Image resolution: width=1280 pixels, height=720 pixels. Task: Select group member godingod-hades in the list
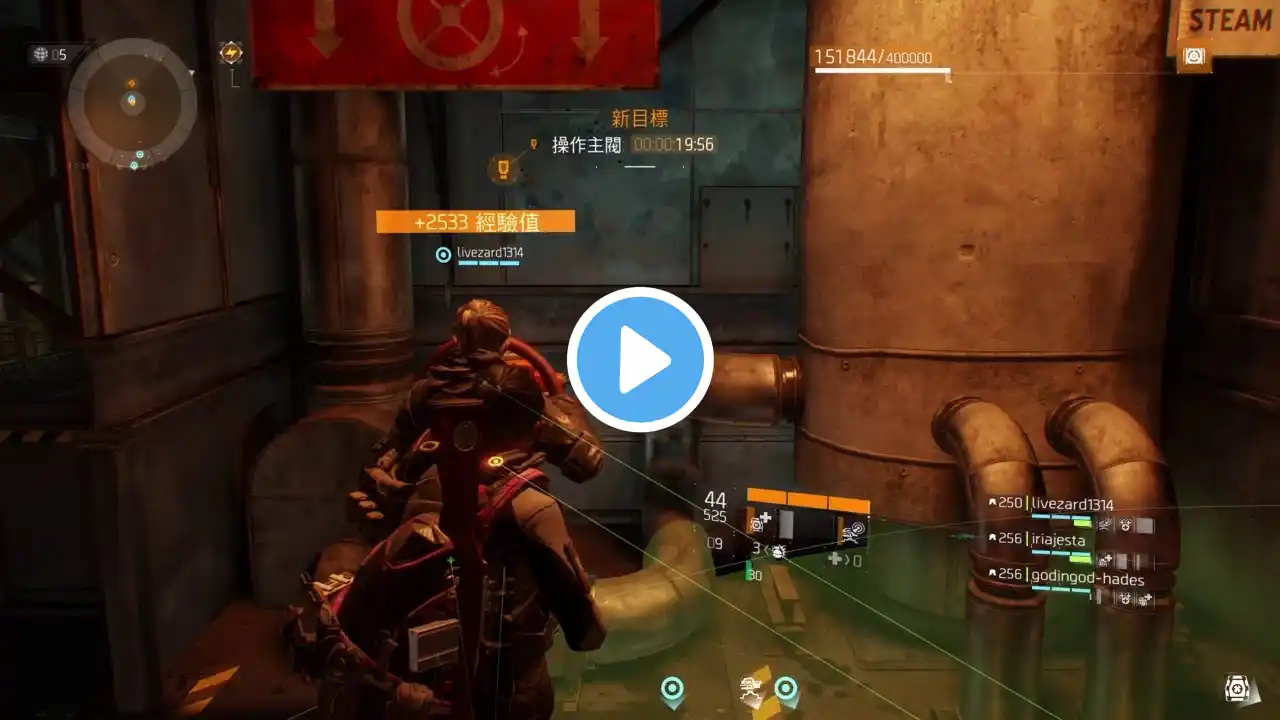point(1086,579)
